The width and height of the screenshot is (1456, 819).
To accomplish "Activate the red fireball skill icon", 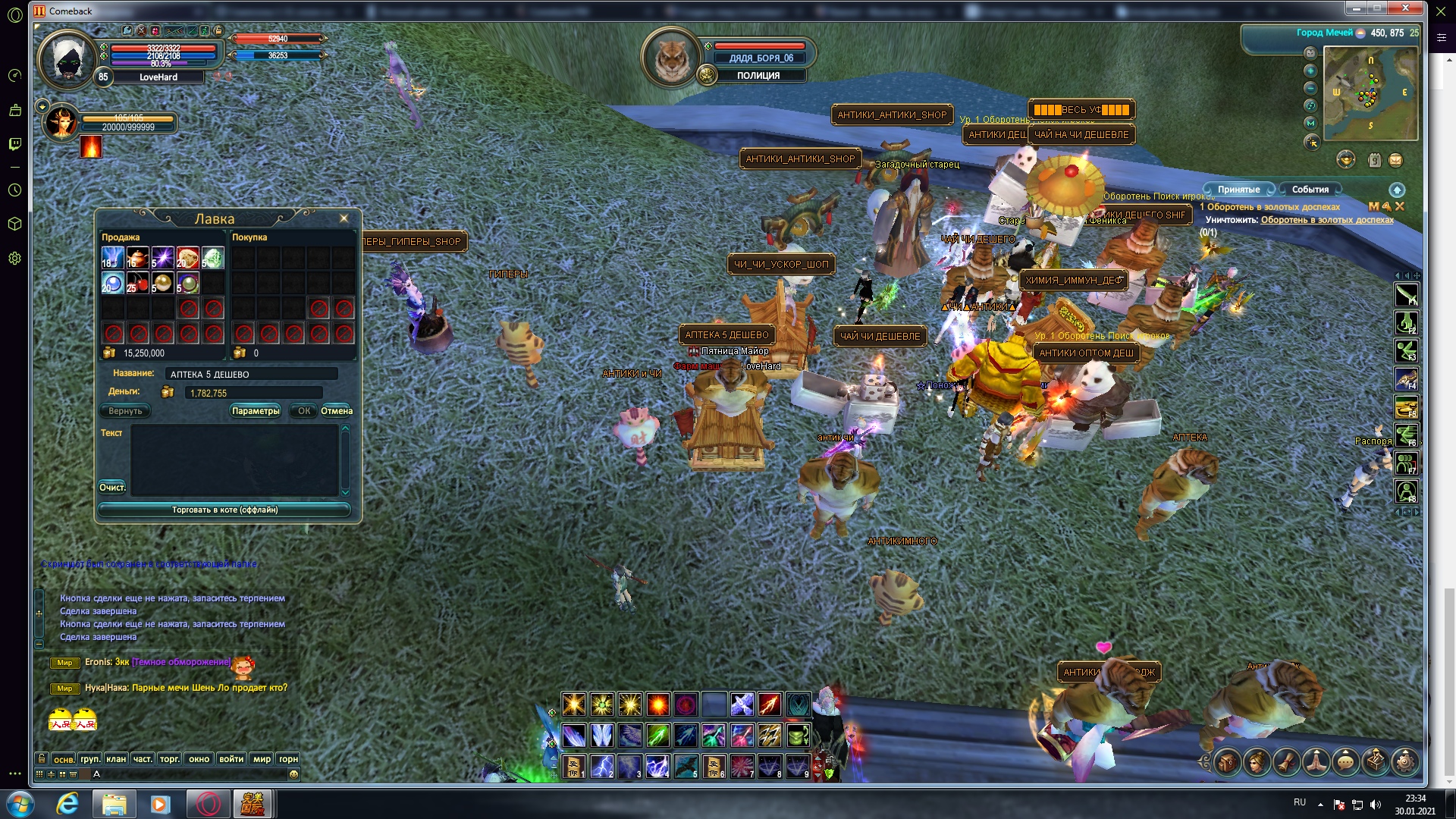I will tap(657, 704).
